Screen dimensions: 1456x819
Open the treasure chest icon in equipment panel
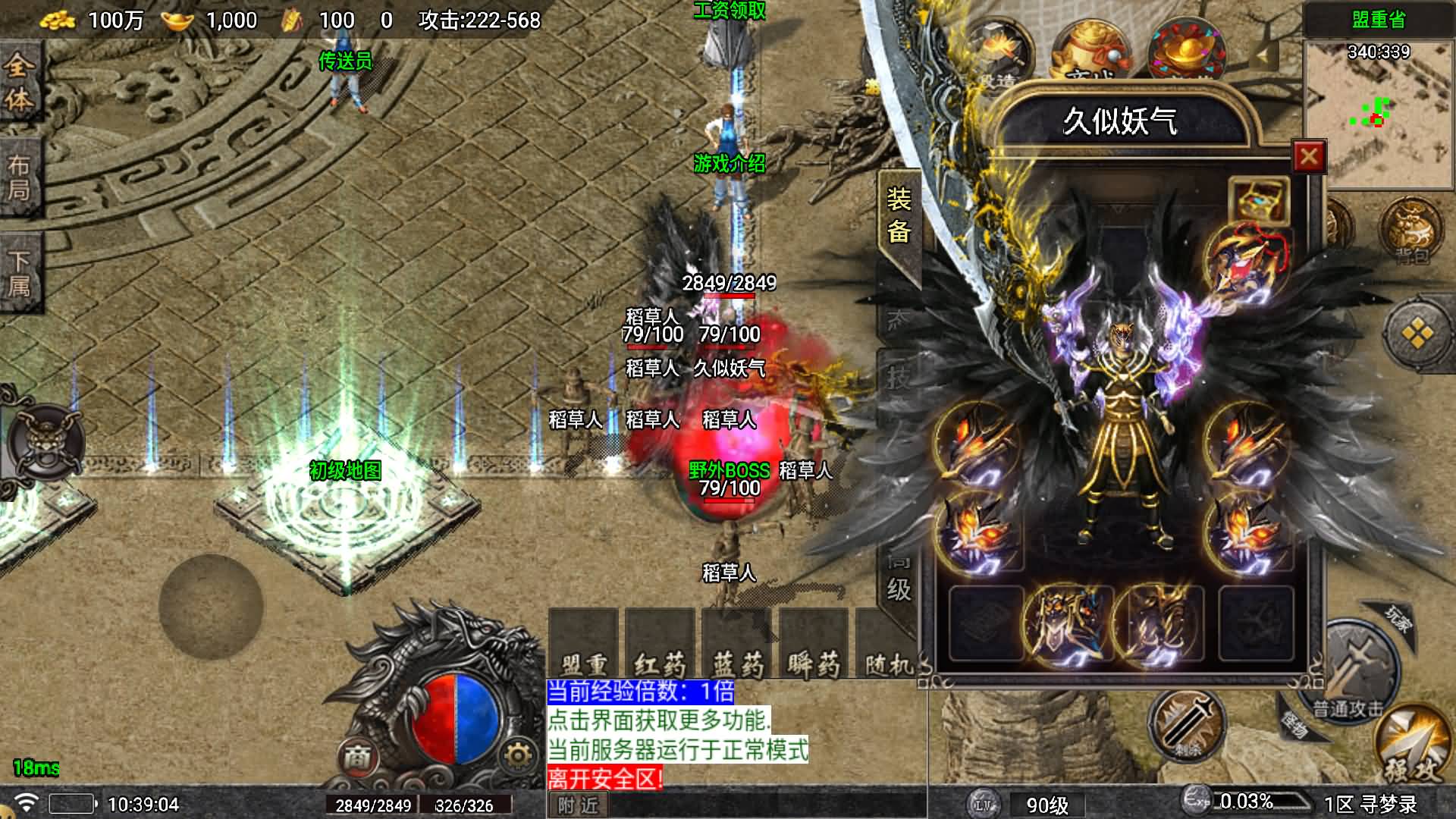point(1259,200)
